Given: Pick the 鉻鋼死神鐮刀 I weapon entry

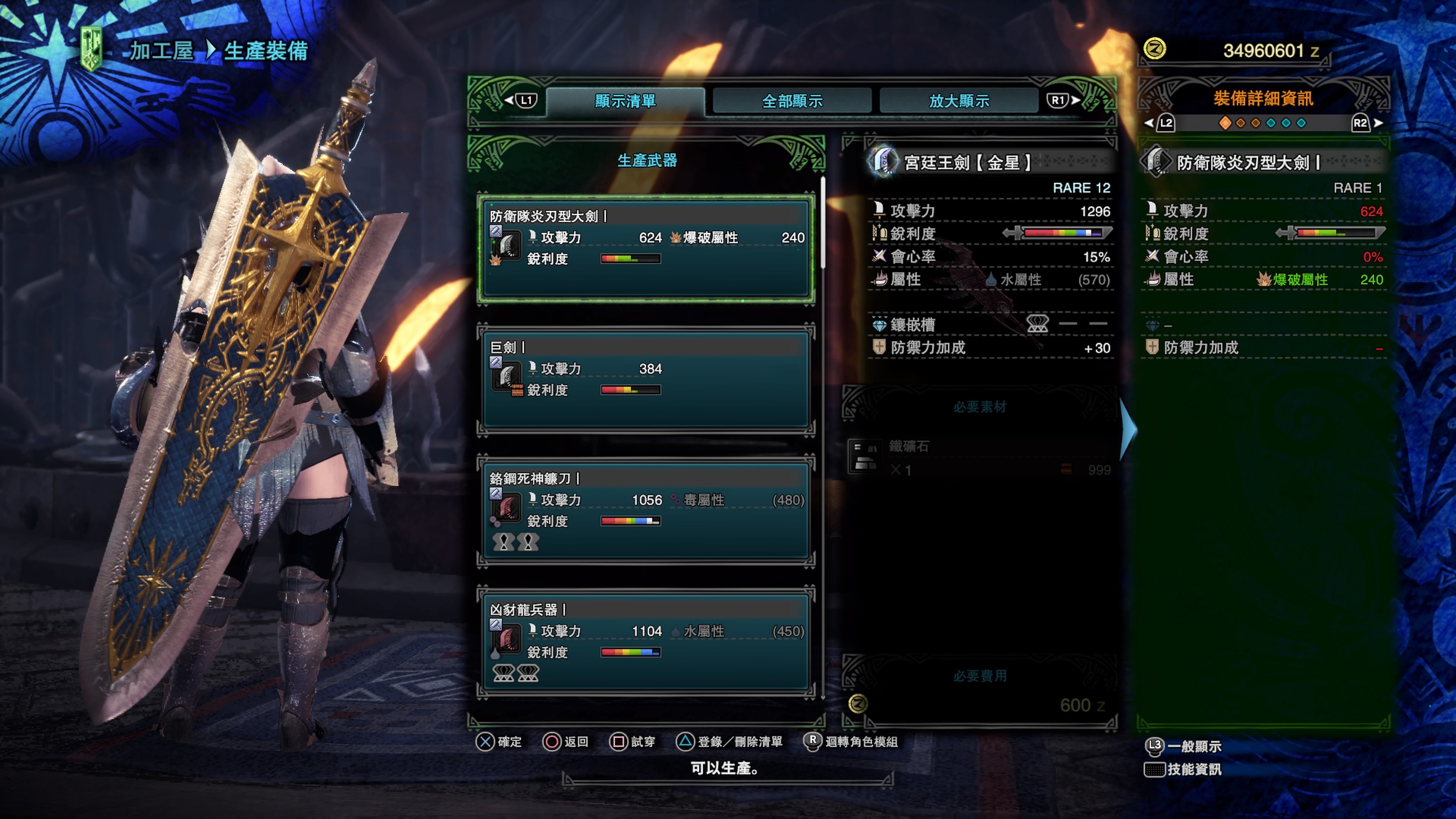Looking at the screenshot, I should (645, 510).
